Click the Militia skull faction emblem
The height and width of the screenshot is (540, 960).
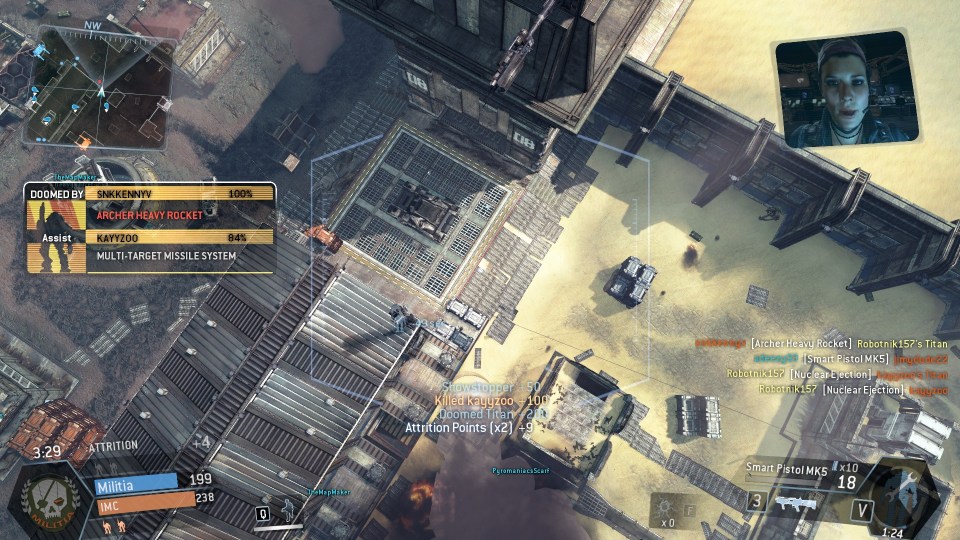click(x=43, y=498)
